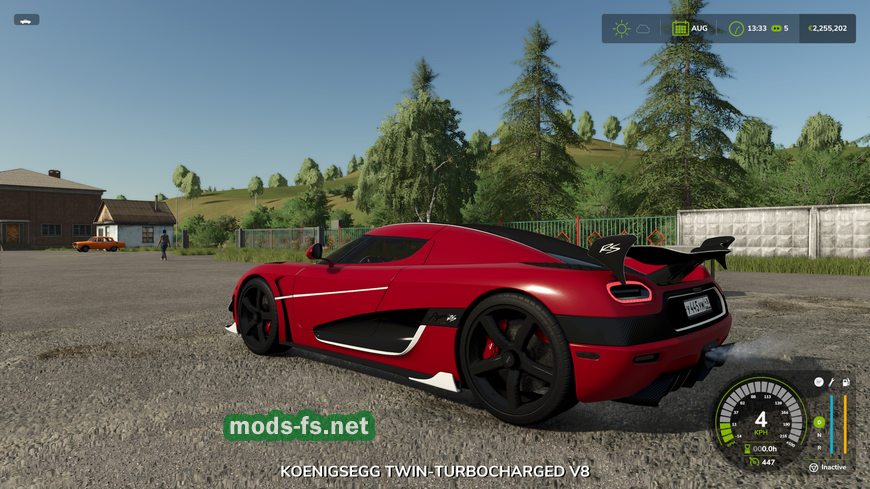Click the sun weather icon
This screenshot has height=489, width=870.
[621, 28]
